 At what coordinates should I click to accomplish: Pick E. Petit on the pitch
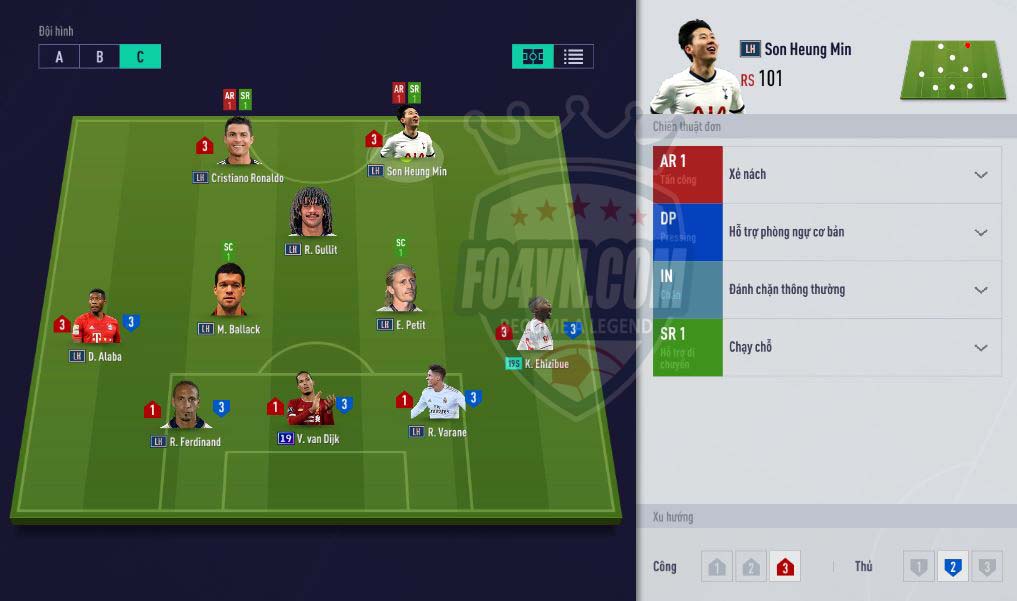[401, 291]
